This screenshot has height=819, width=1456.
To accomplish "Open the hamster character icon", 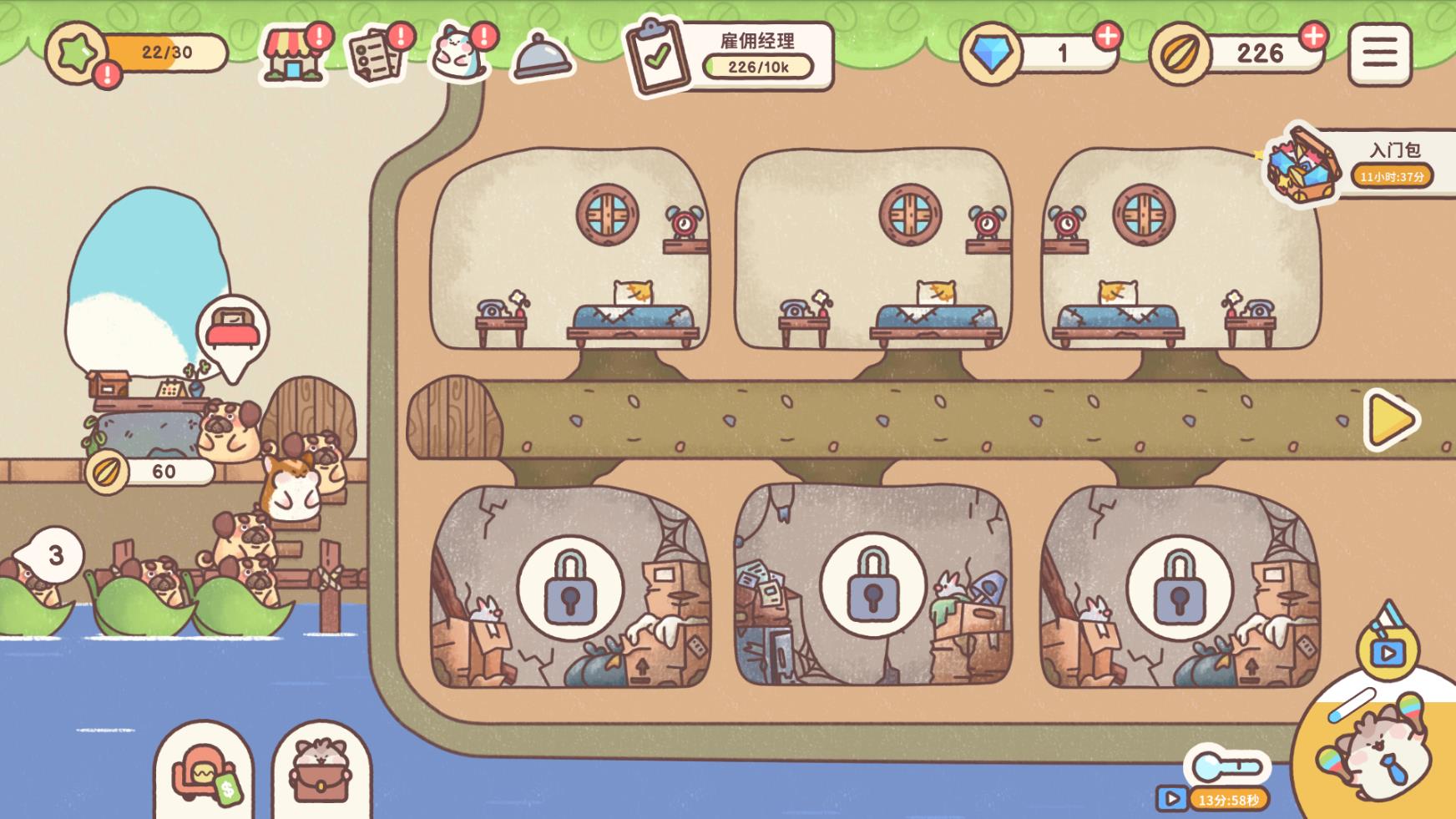I will click(458, 53).
